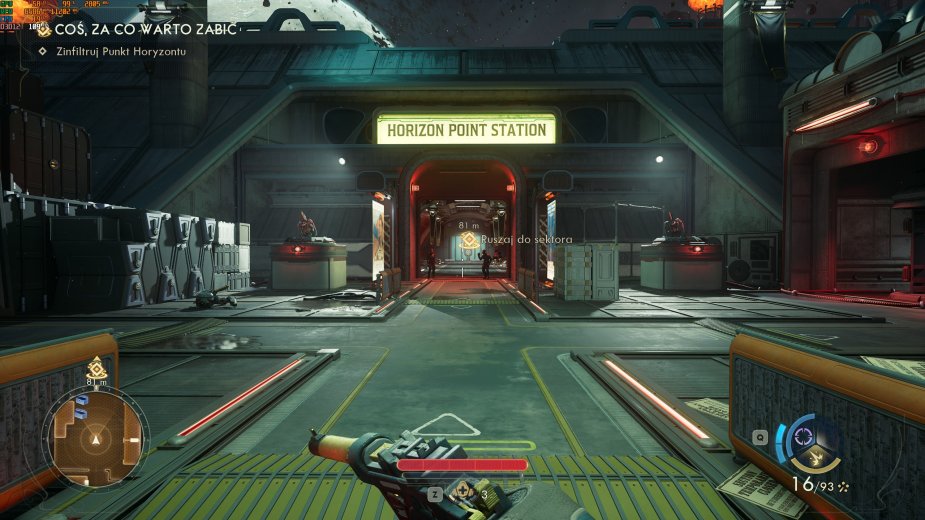This screenshot has height=520, width=925.
Task: Click the "Ruszaj do sektora" waypoint marker
Action: tap(467, 240)
